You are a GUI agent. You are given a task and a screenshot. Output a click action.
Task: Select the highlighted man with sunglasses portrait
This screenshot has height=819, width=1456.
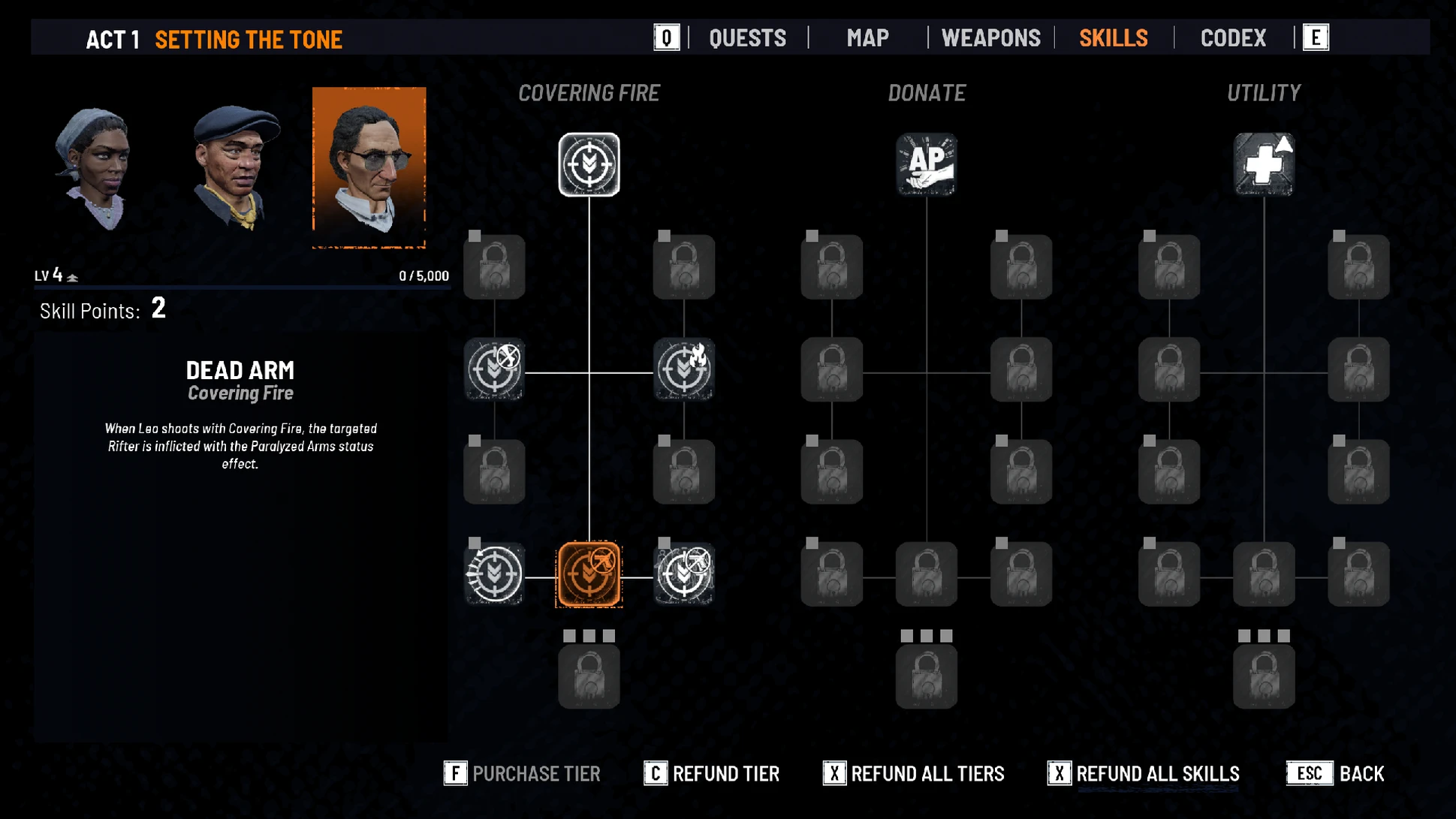[369, 167]
